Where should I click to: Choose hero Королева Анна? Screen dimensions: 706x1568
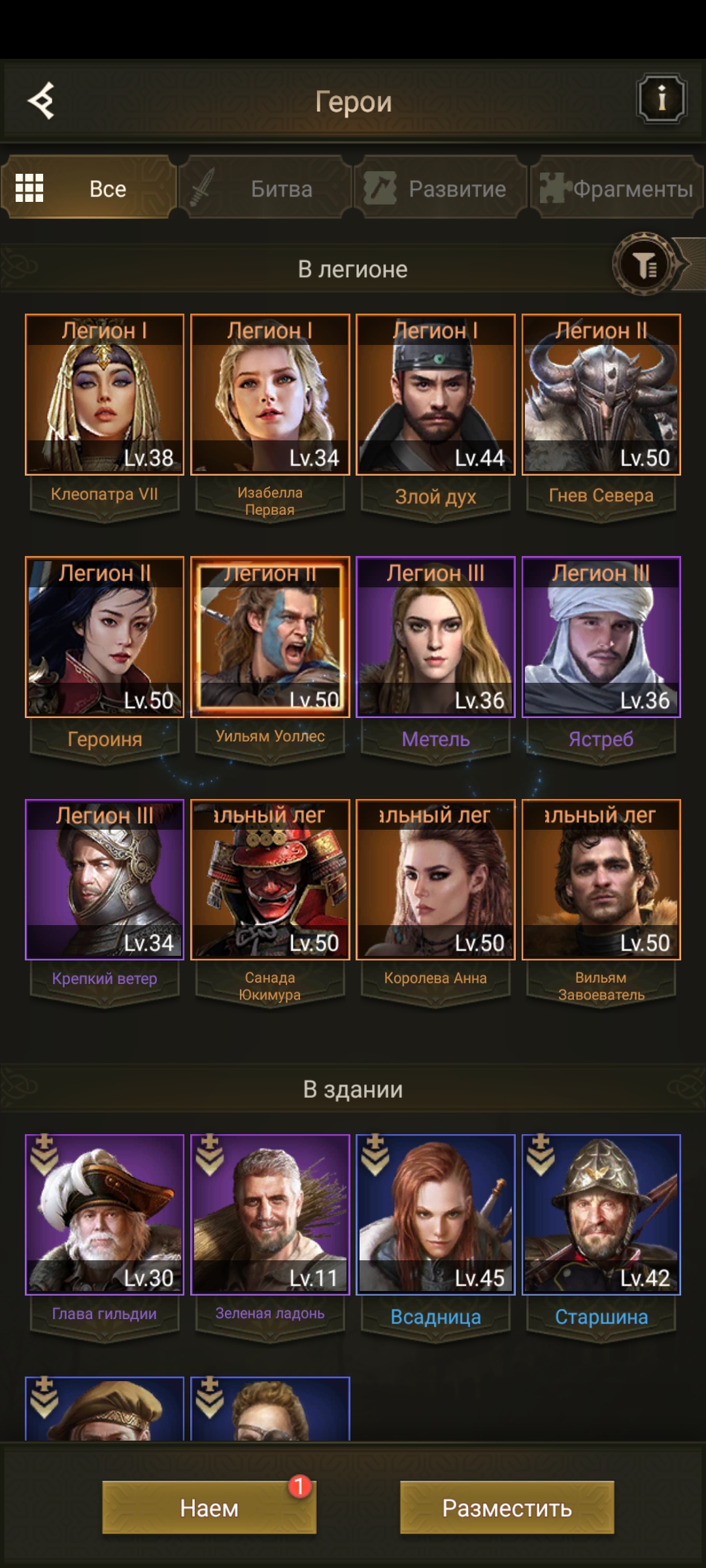(x=435, y=879)
